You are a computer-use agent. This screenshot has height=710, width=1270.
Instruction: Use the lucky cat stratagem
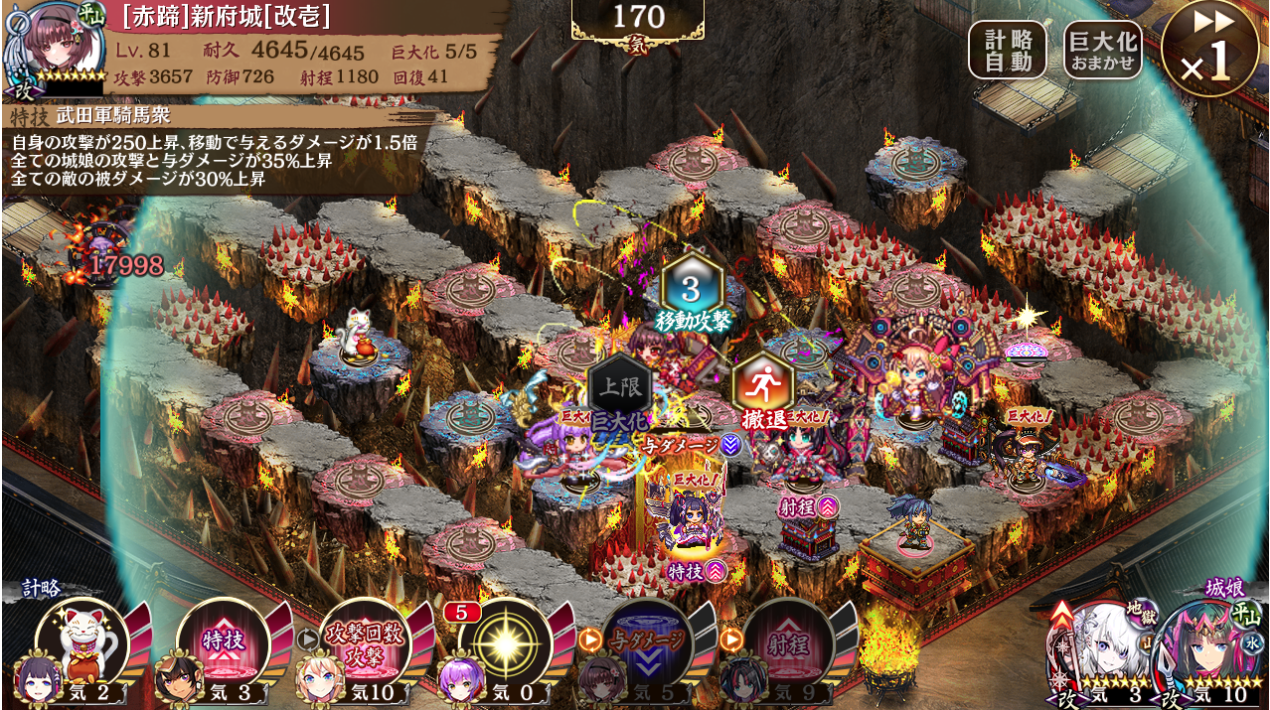point(81,641)
